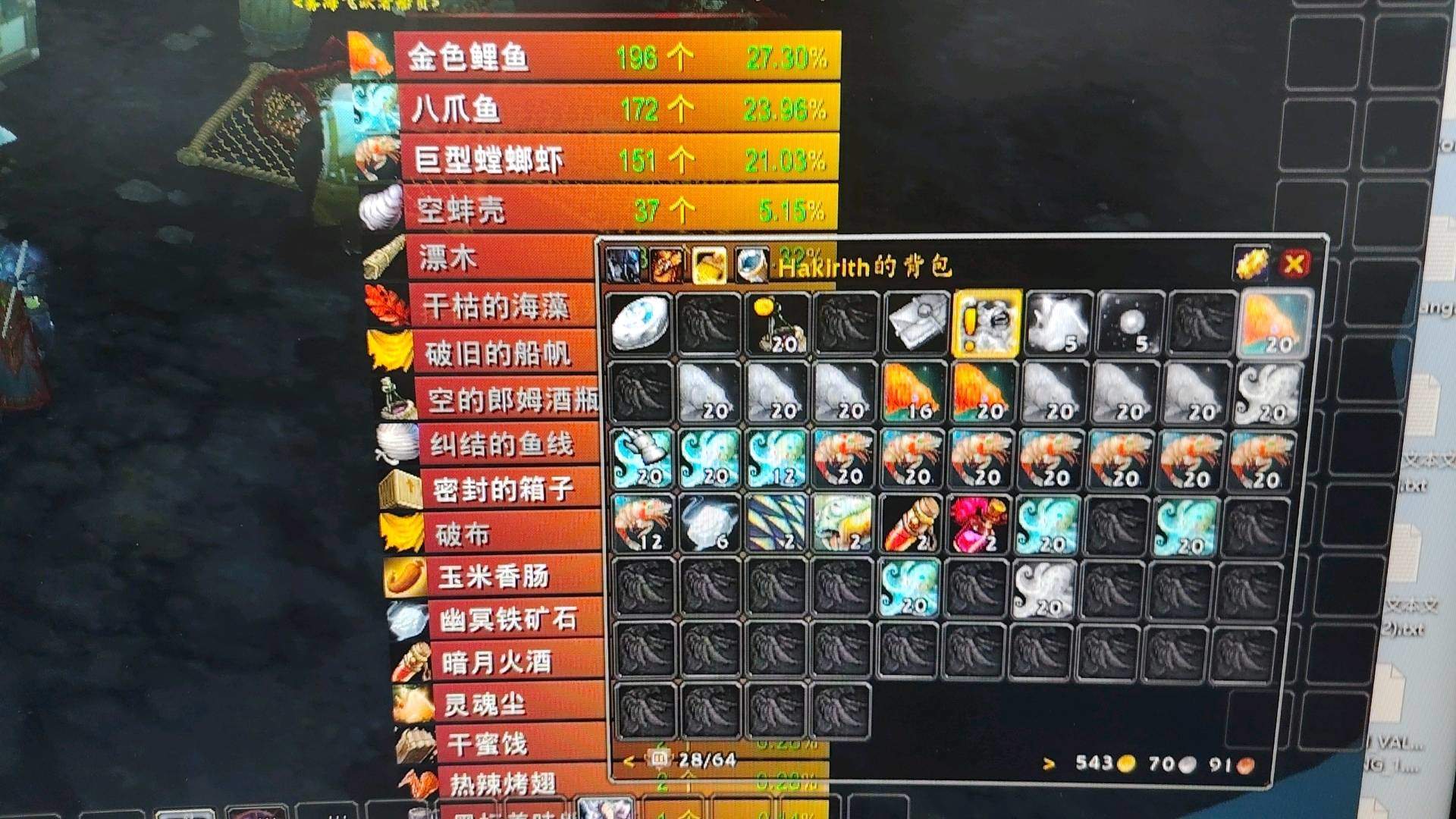Expand the money display with right arrow
1456x819 pixels.
tap(1050, 761)
